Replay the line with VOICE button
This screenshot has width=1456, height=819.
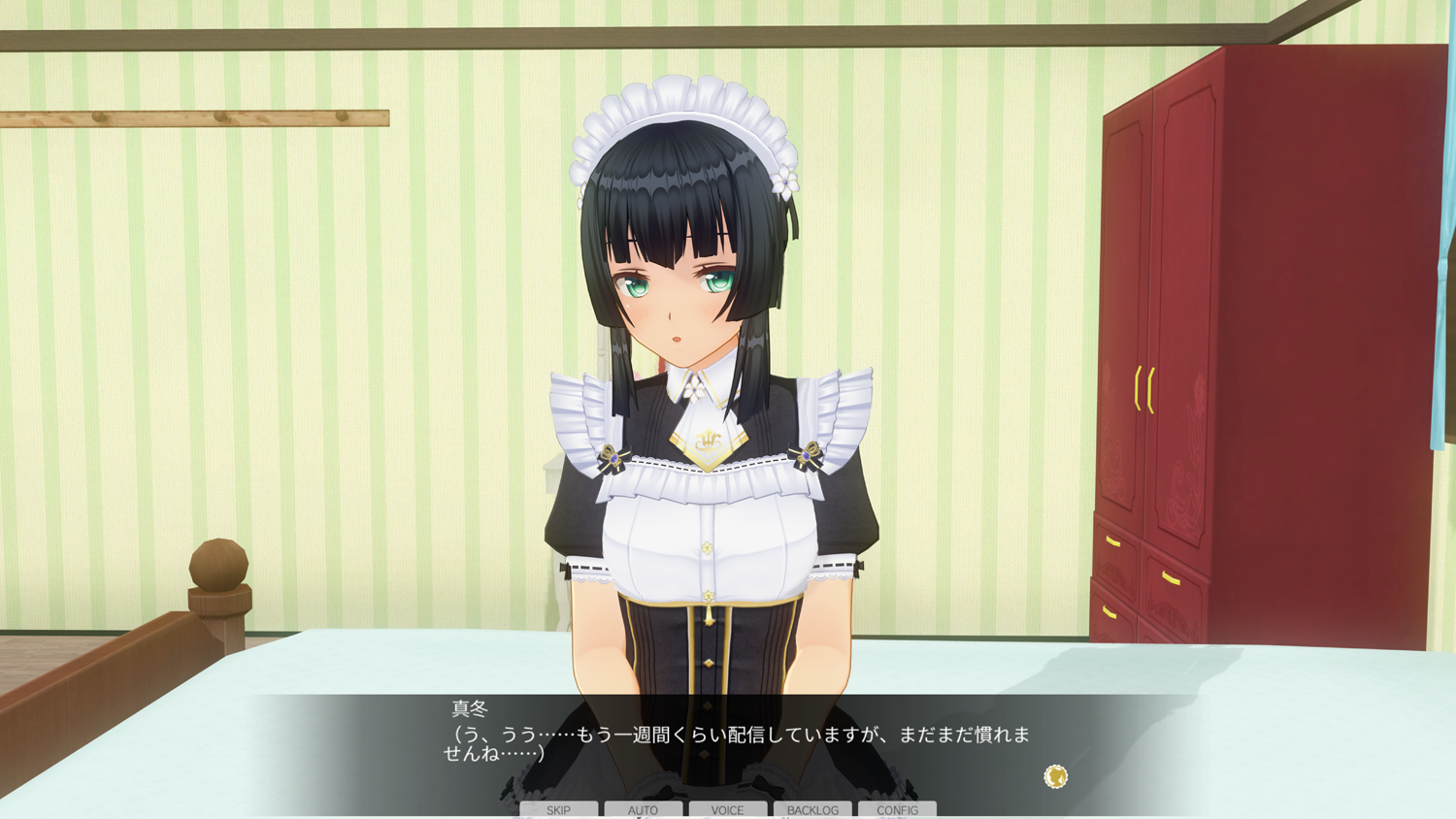pos(727,809)
